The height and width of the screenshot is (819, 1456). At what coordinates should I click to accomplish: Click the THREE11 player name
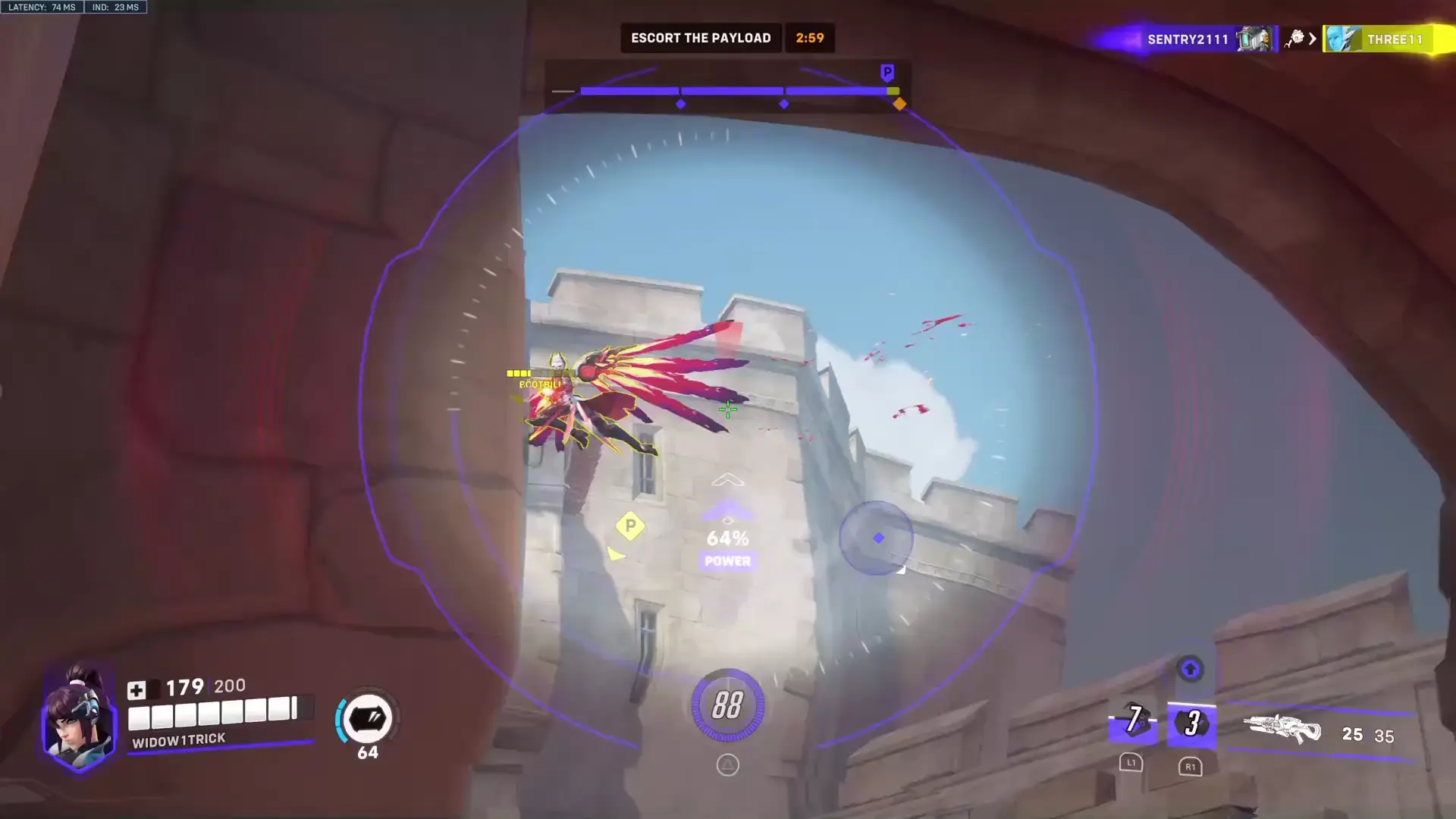point(1394,39)
